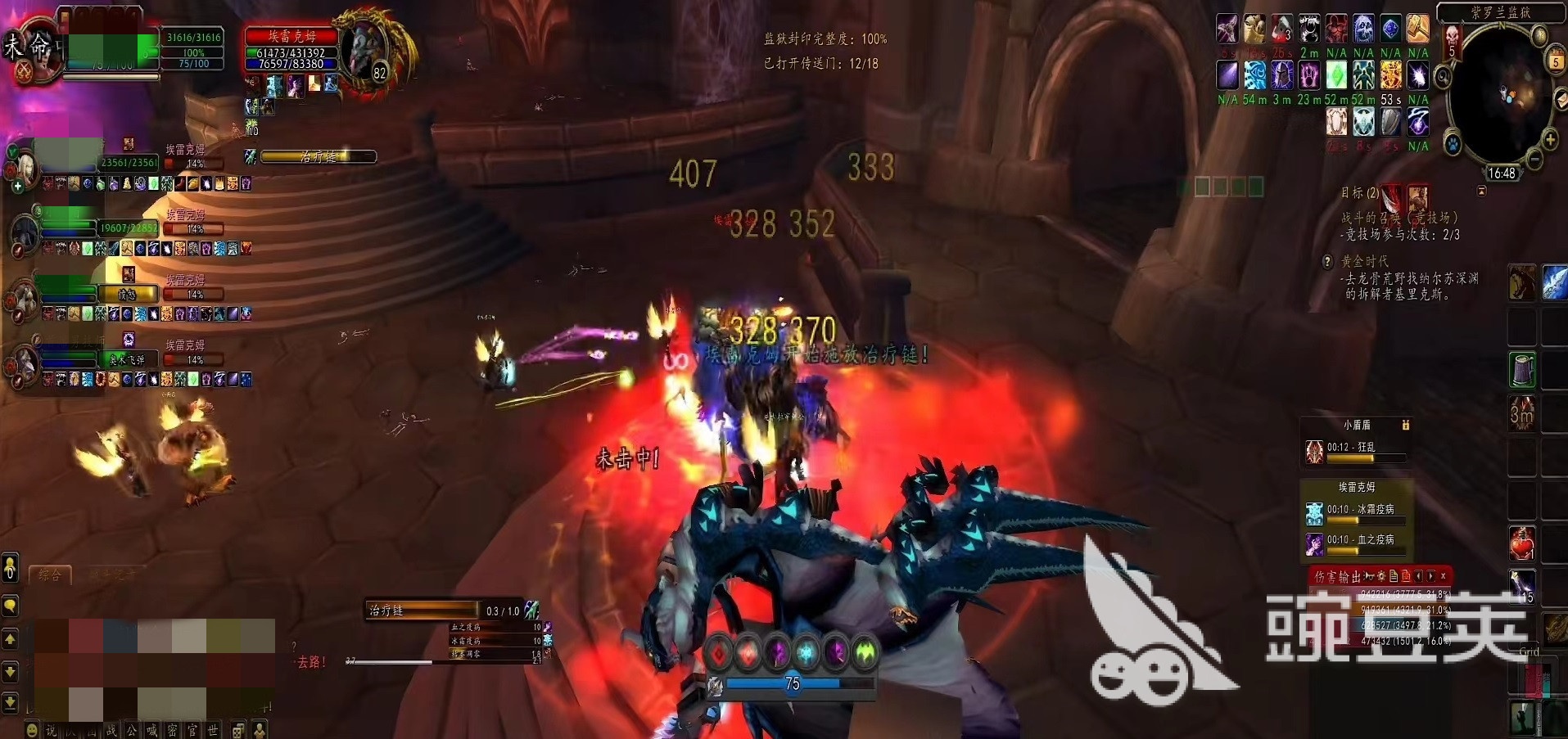Click the yellow chat bubble icon left of chat
Screen dimensions: 1568x739
pyautogui.click(x=10, y=606)
